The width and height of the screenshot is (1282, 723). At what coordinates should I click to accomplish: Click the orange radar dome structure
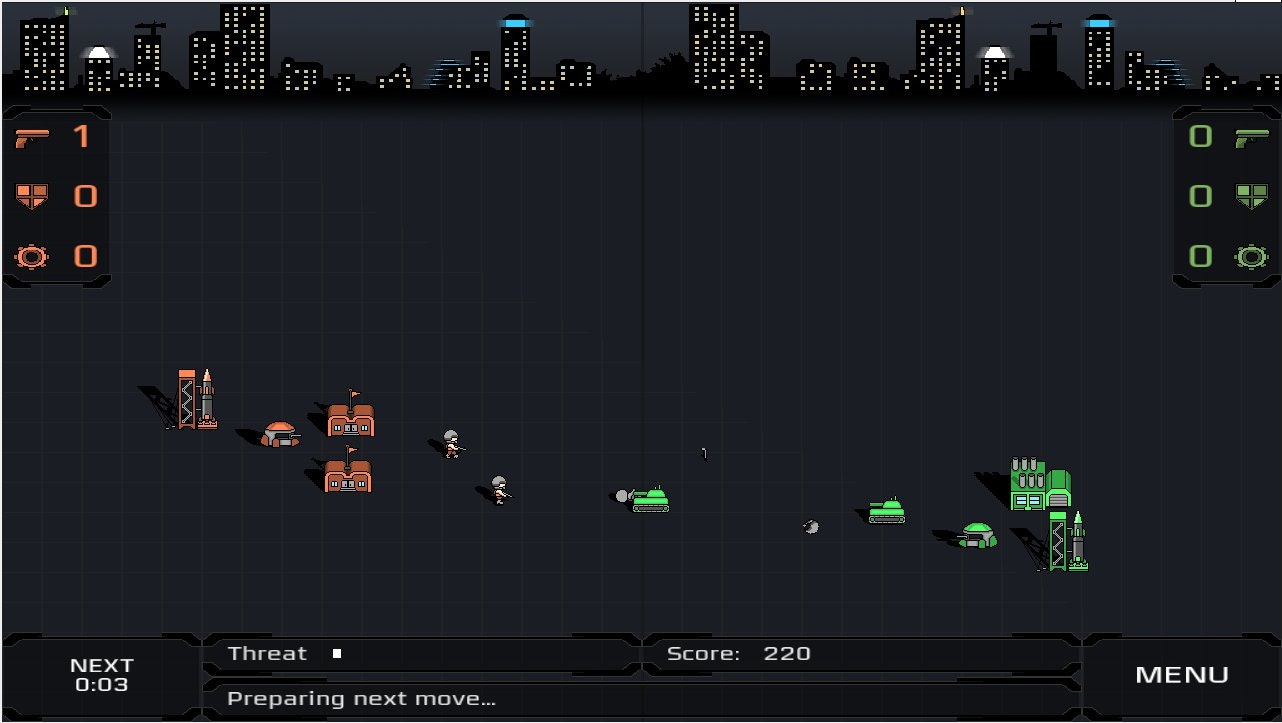pyautogui.click(x=278, y=432)
